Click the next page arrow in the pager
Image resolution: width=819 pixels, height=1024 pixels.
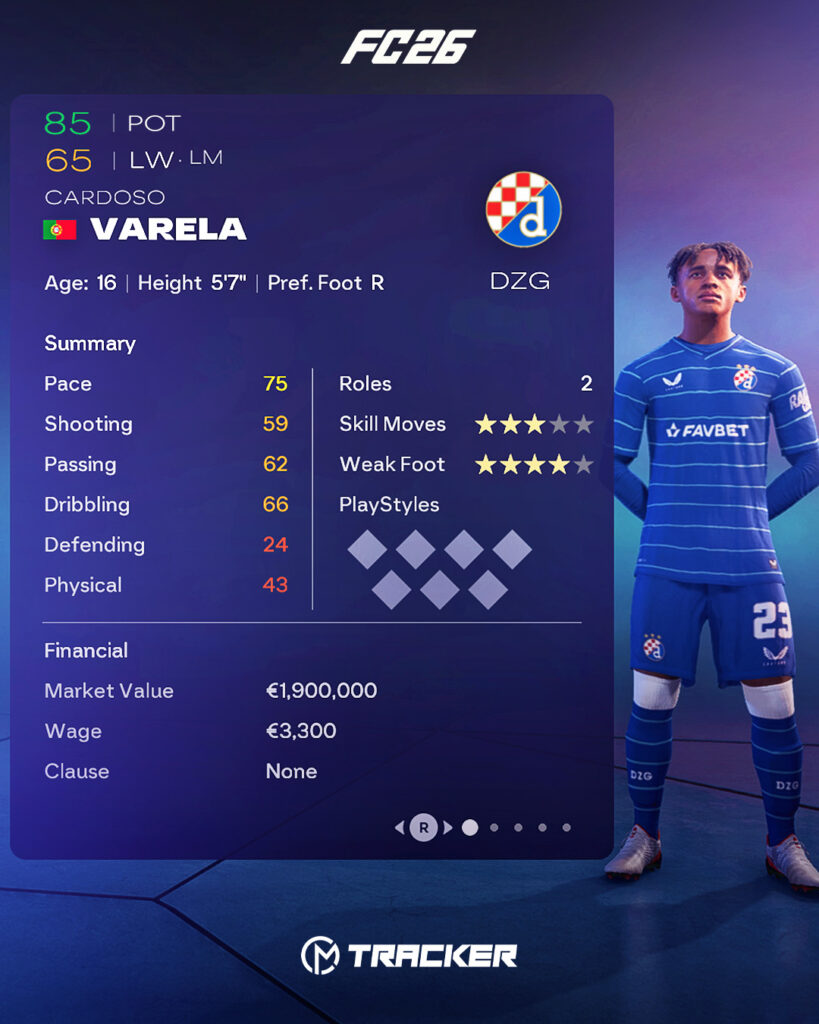[448, 828]
